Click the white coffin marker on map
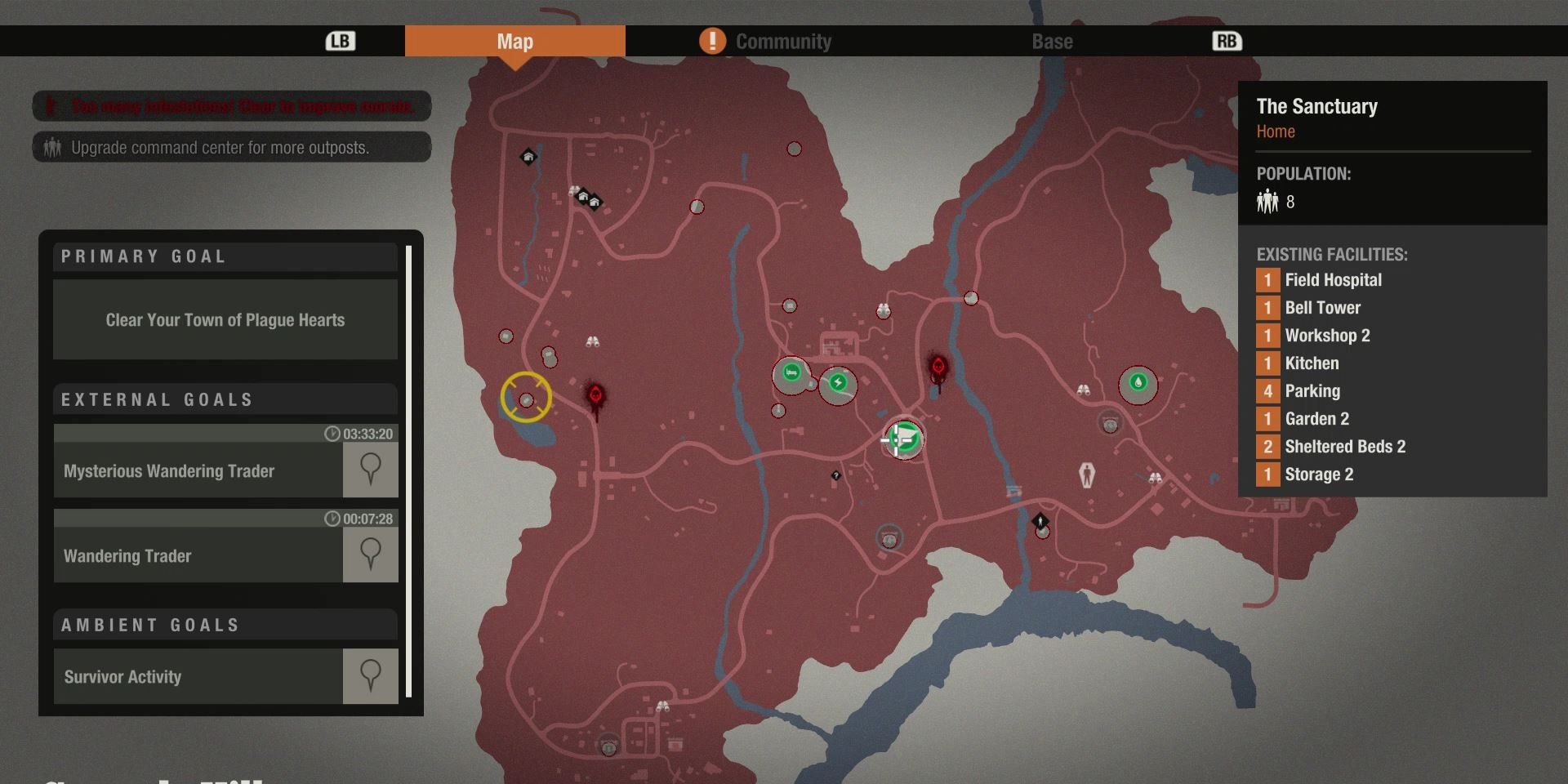This screenshot has height=784, width=1568. tap(1087, 474)
